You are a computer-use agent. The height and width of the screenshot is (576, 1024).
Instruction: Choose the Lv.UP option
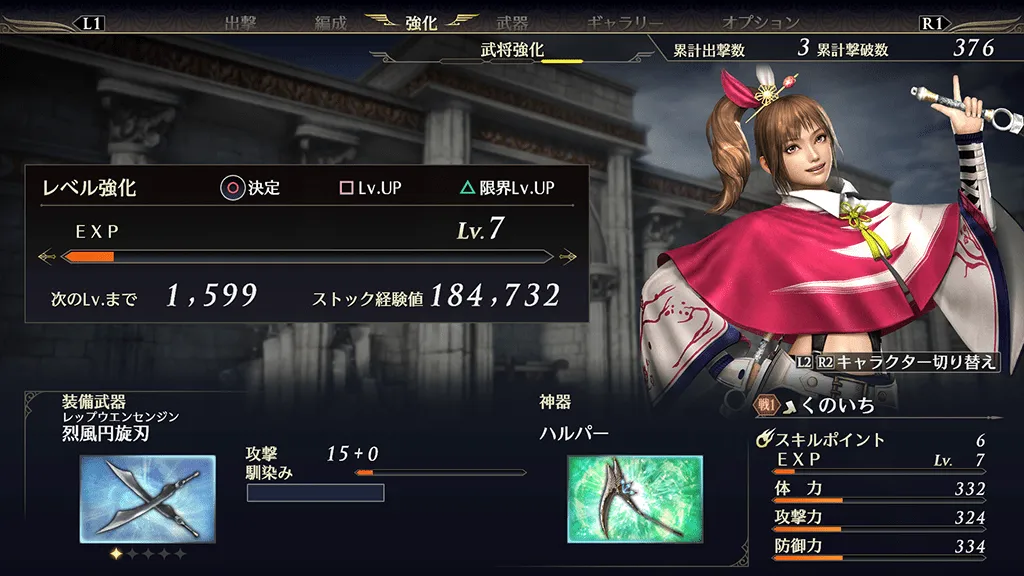pos(371,188)
